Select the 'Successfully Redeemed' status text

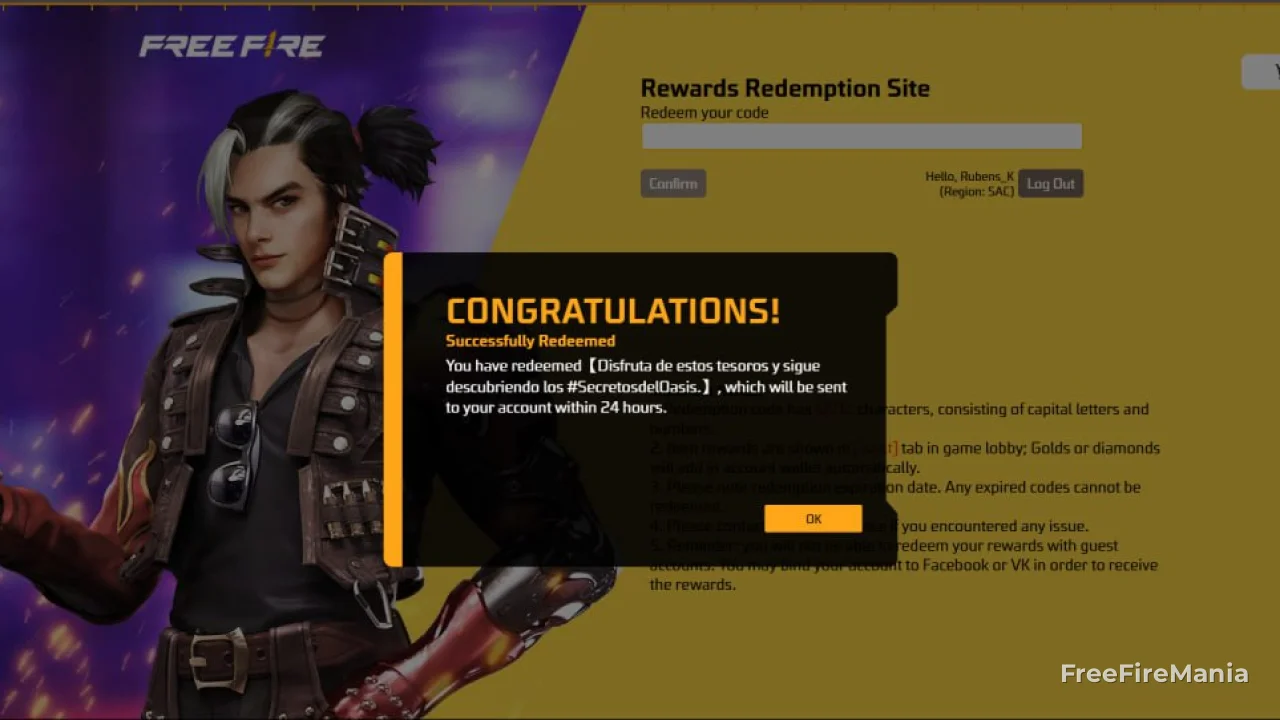coord(530,341)
